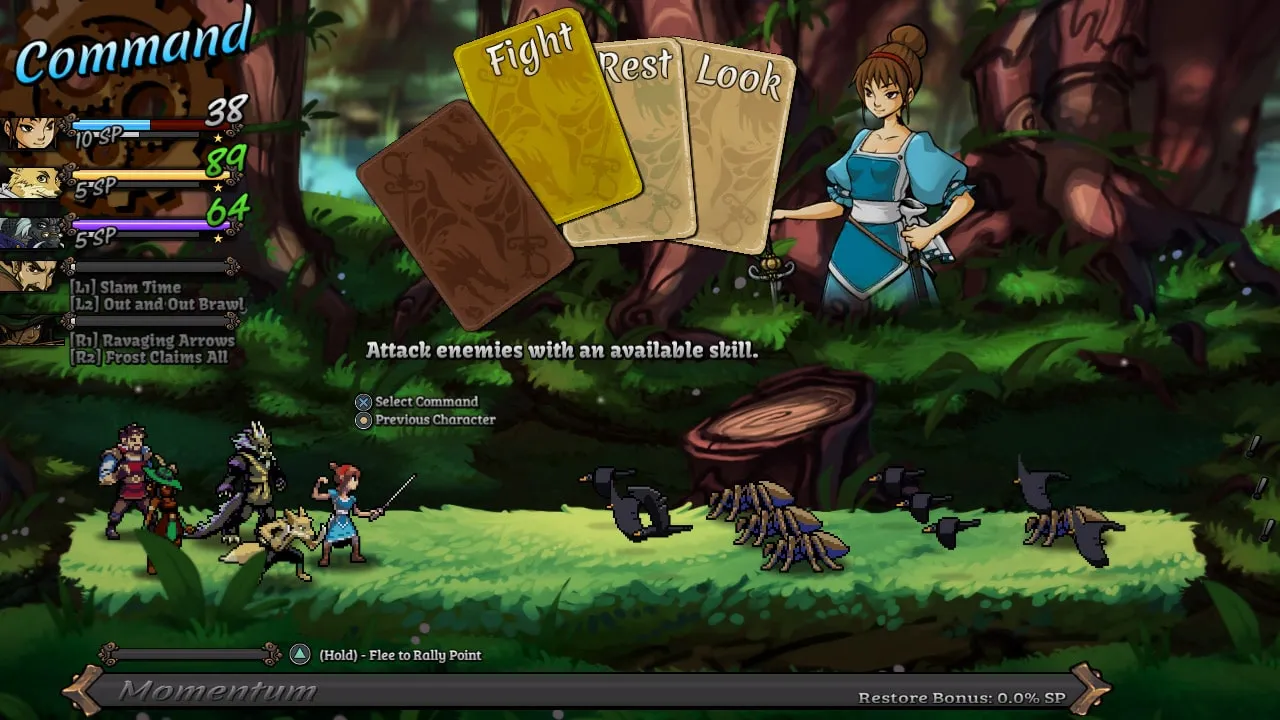The height and width of the screenshot is (720, 1280).
Task: Click the brown-haired girl party portrait
Action: (29, 131)
